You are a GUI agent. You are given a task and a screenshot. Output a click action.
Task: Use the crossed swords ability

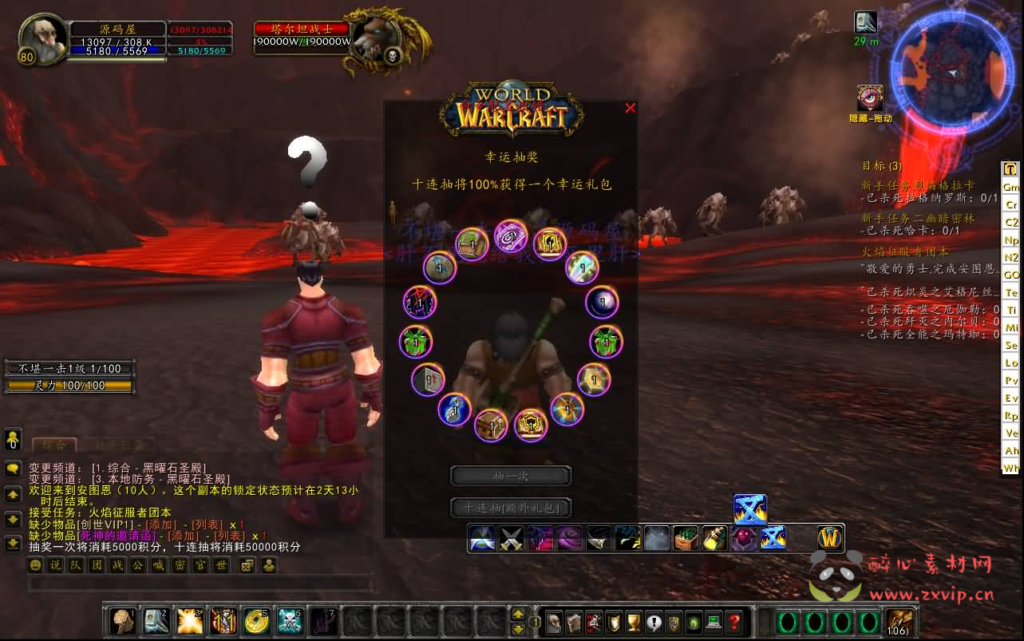(x=511, y=539)
